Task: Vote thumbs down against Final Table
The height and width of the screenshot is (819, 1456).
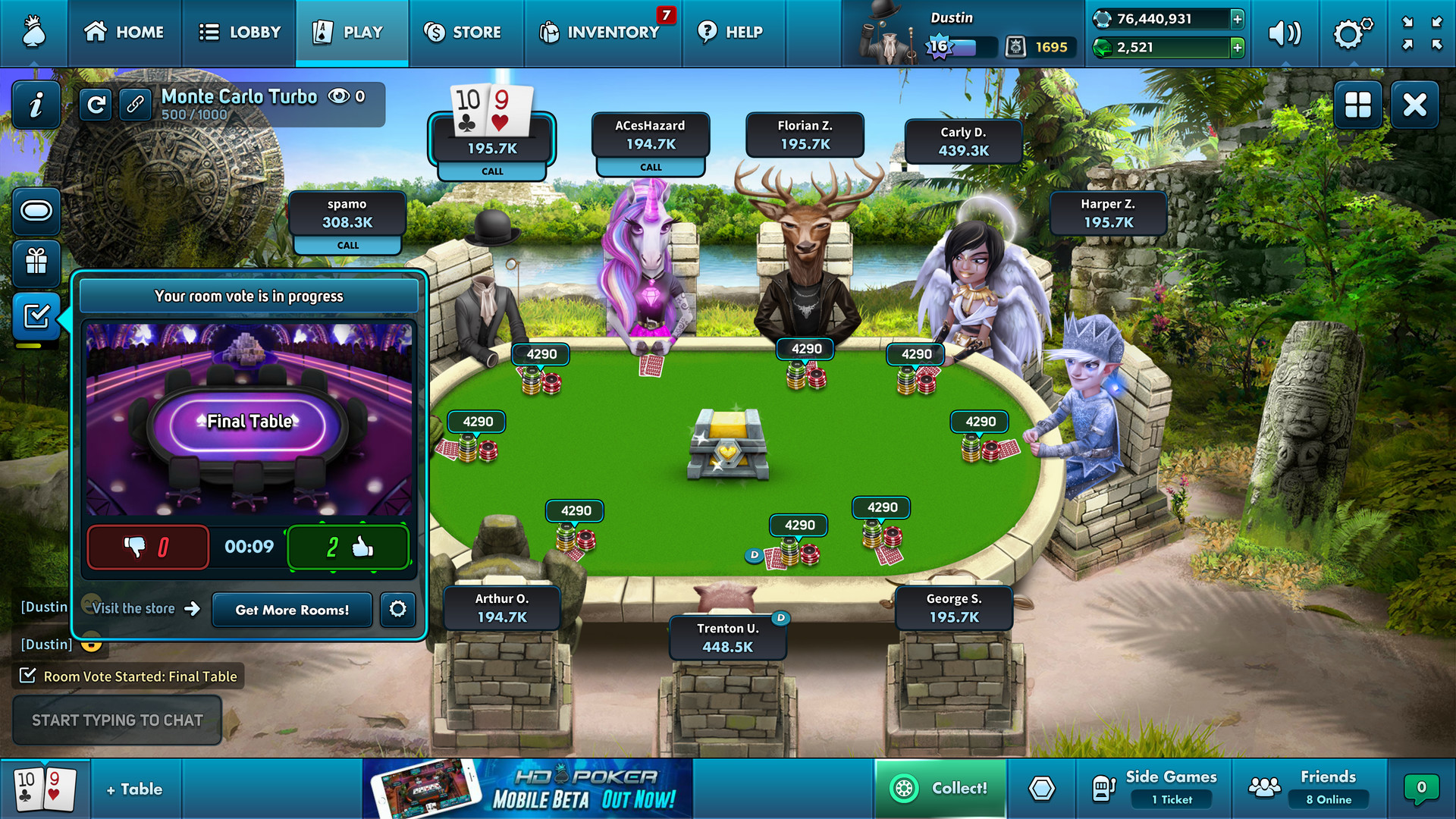Action: [147, 548]
